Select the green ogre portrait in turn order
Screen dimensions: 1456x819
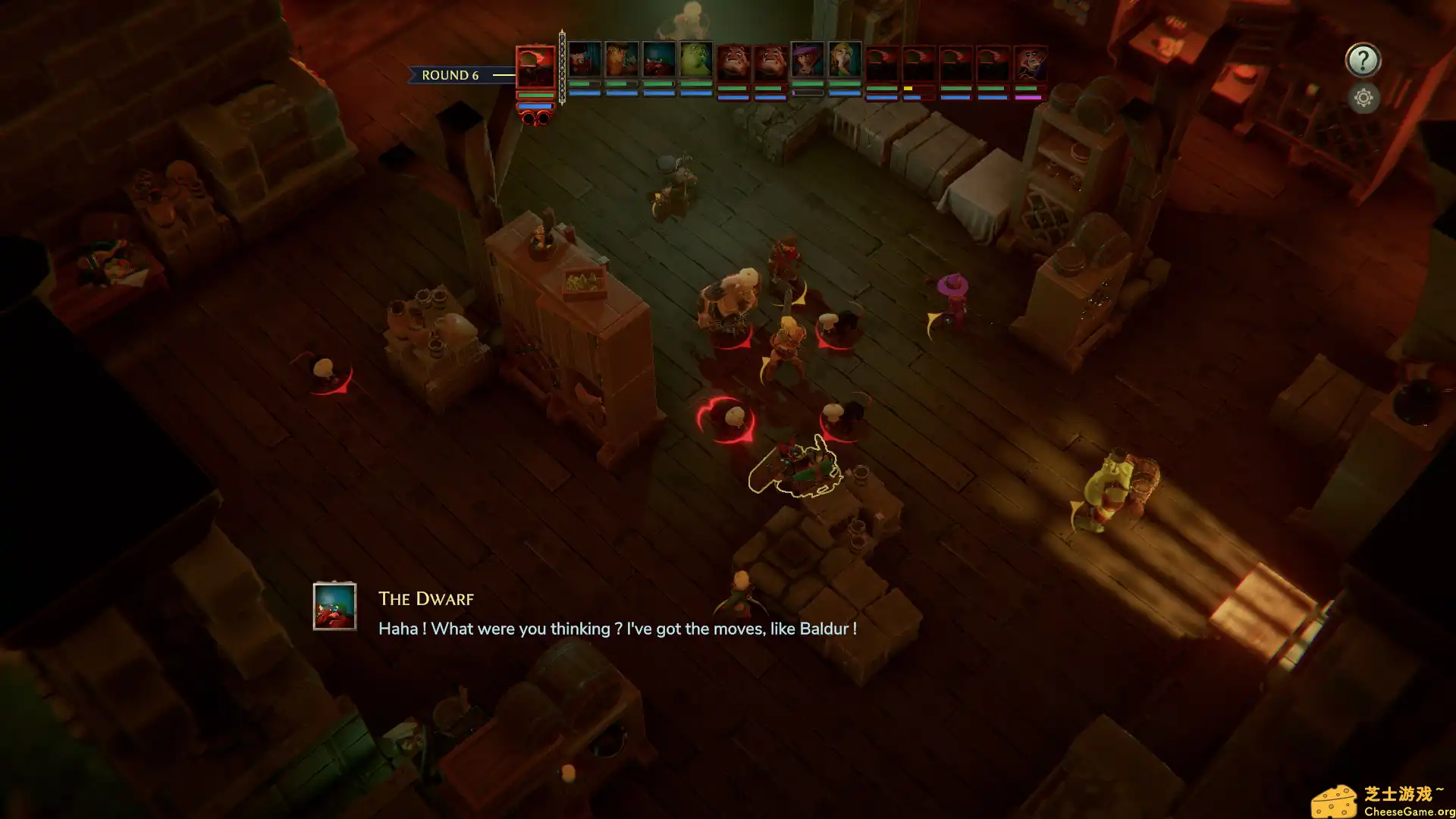pyautogui.click(x=695, y=61)
